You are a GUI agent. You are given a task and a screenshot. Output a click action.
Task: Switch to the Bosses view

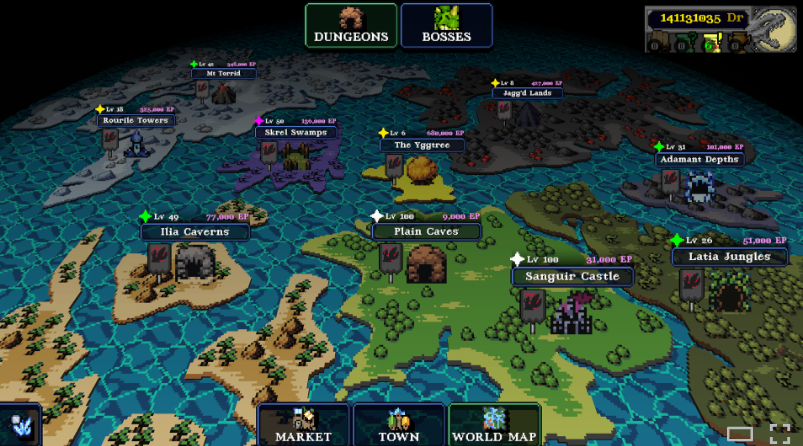446,26
